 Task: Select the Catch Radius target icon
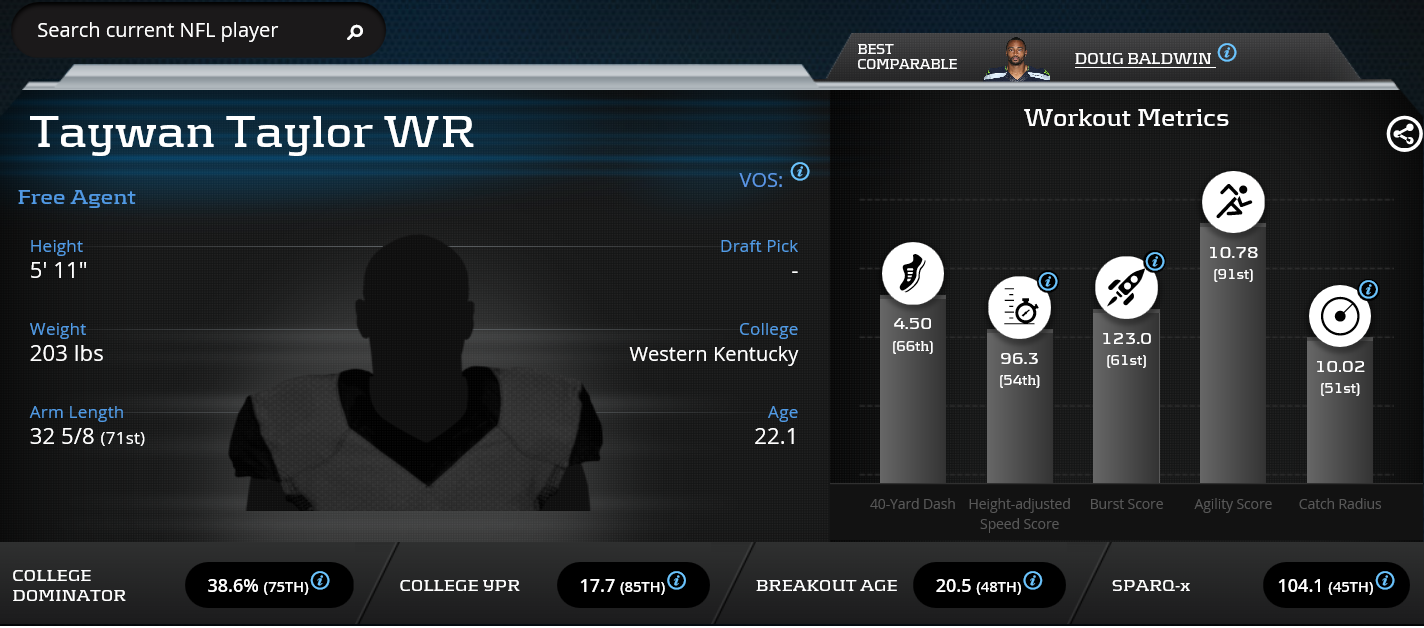pyautogui.click(x=1340, y=316)
